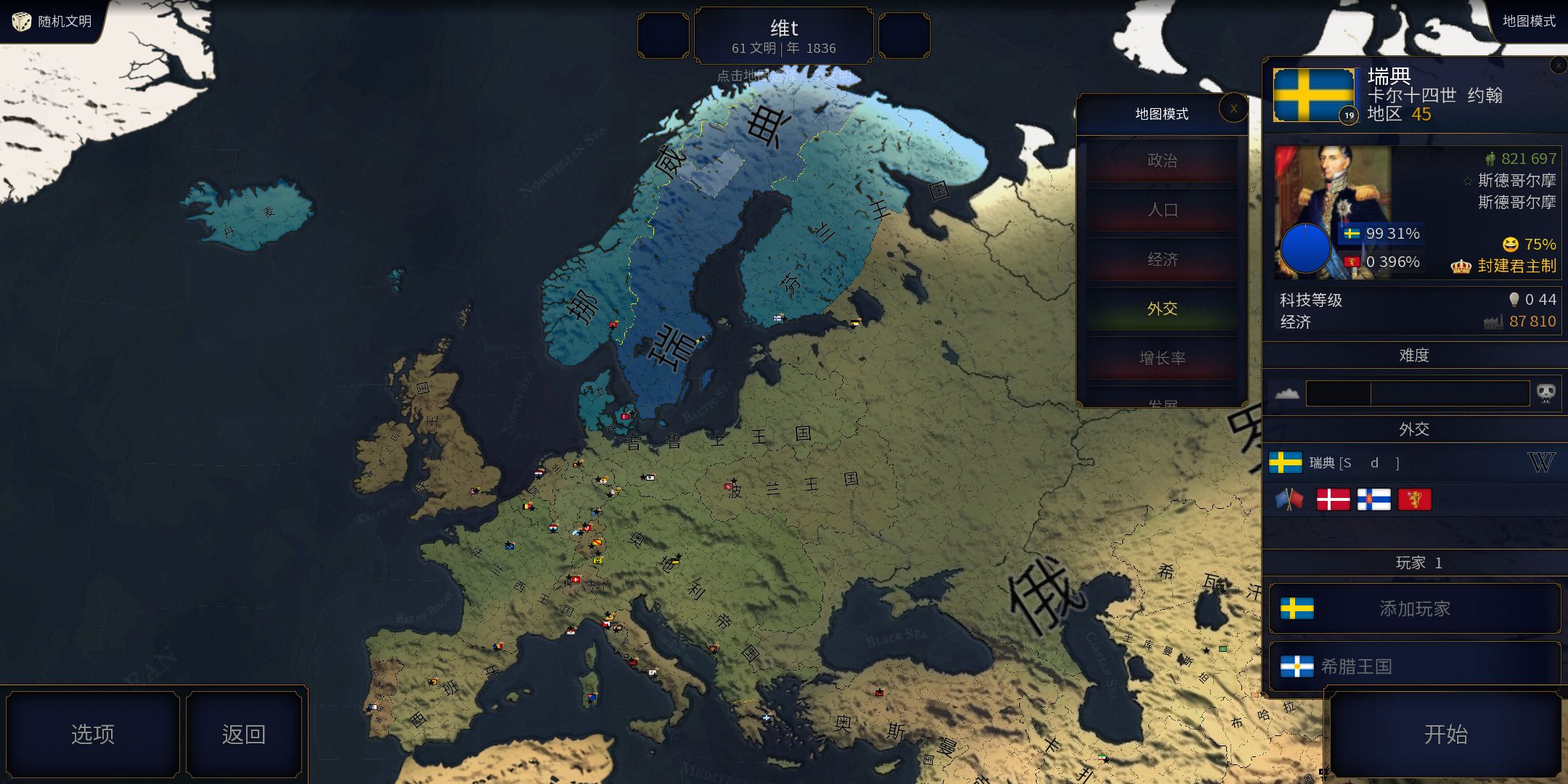This screenshot has width=1568, height=784.
Task: Click the Norway red lion flag
Action: [1413, 499]
